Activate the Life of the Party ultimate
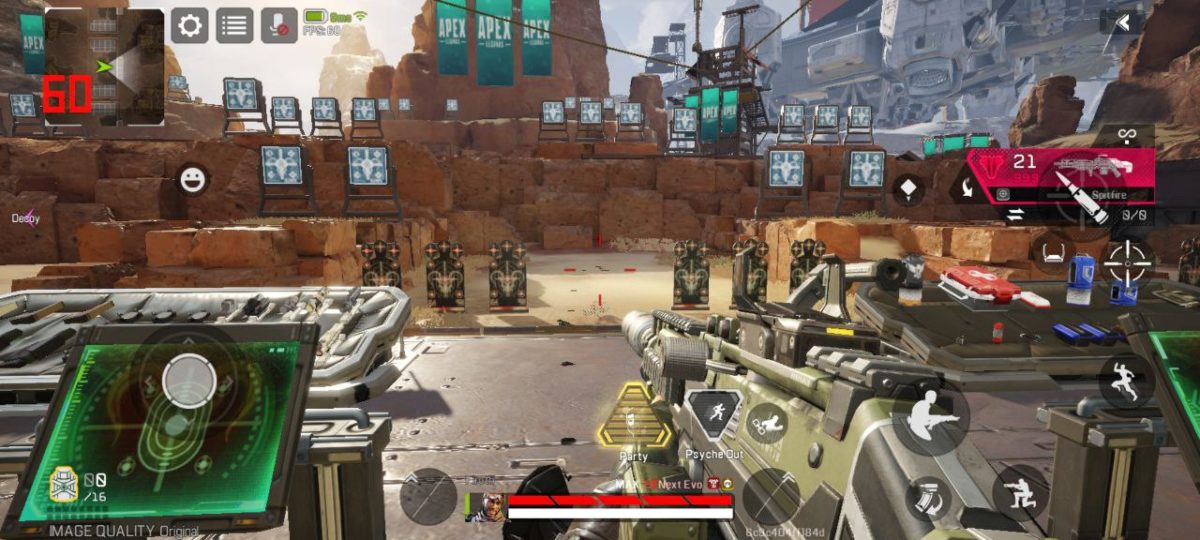The width and height of the screenshot is (1200, 540). coord(633,418)
